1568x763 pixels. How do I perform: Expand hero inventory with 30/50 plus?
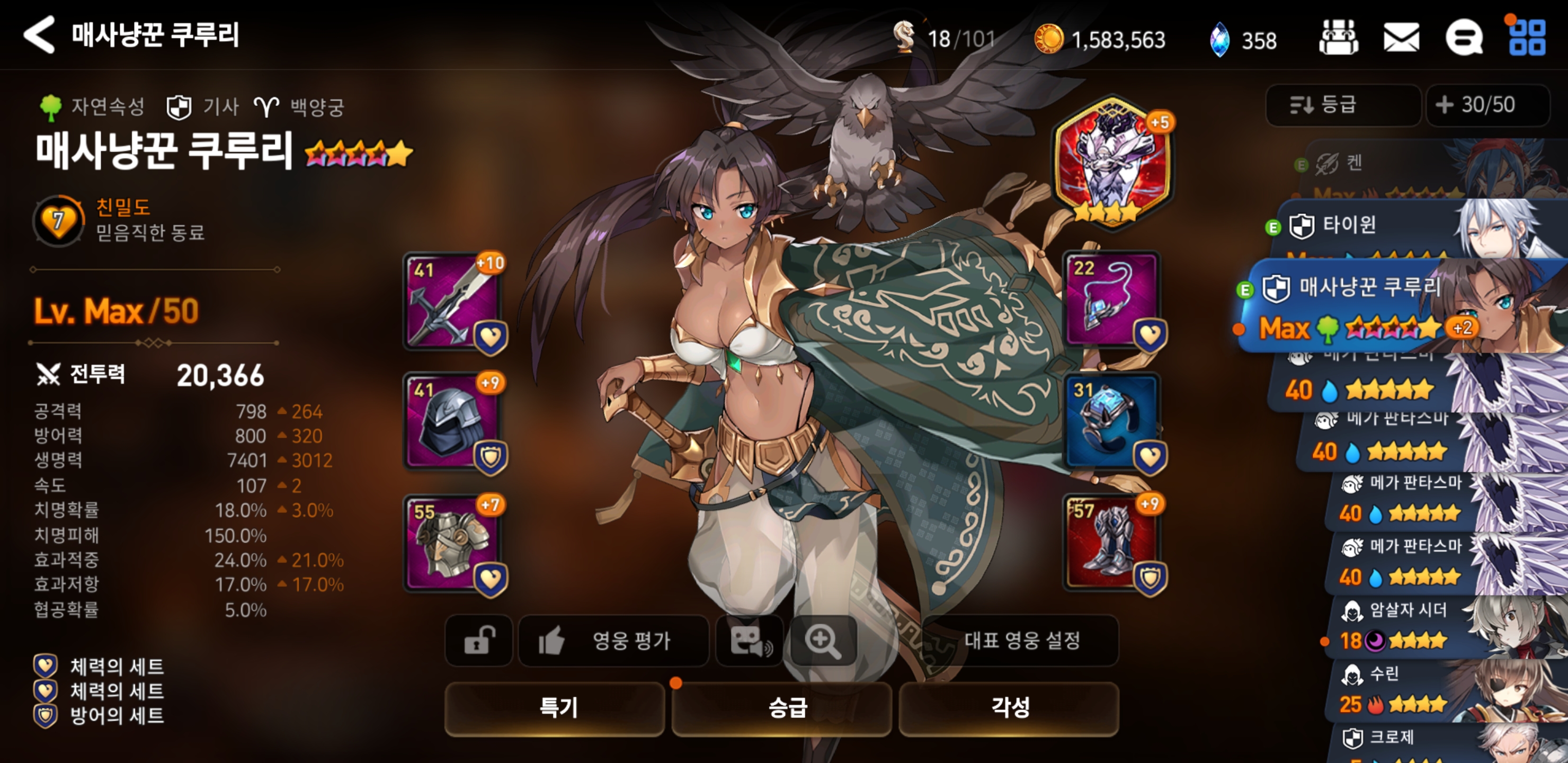pos(1487,105)
